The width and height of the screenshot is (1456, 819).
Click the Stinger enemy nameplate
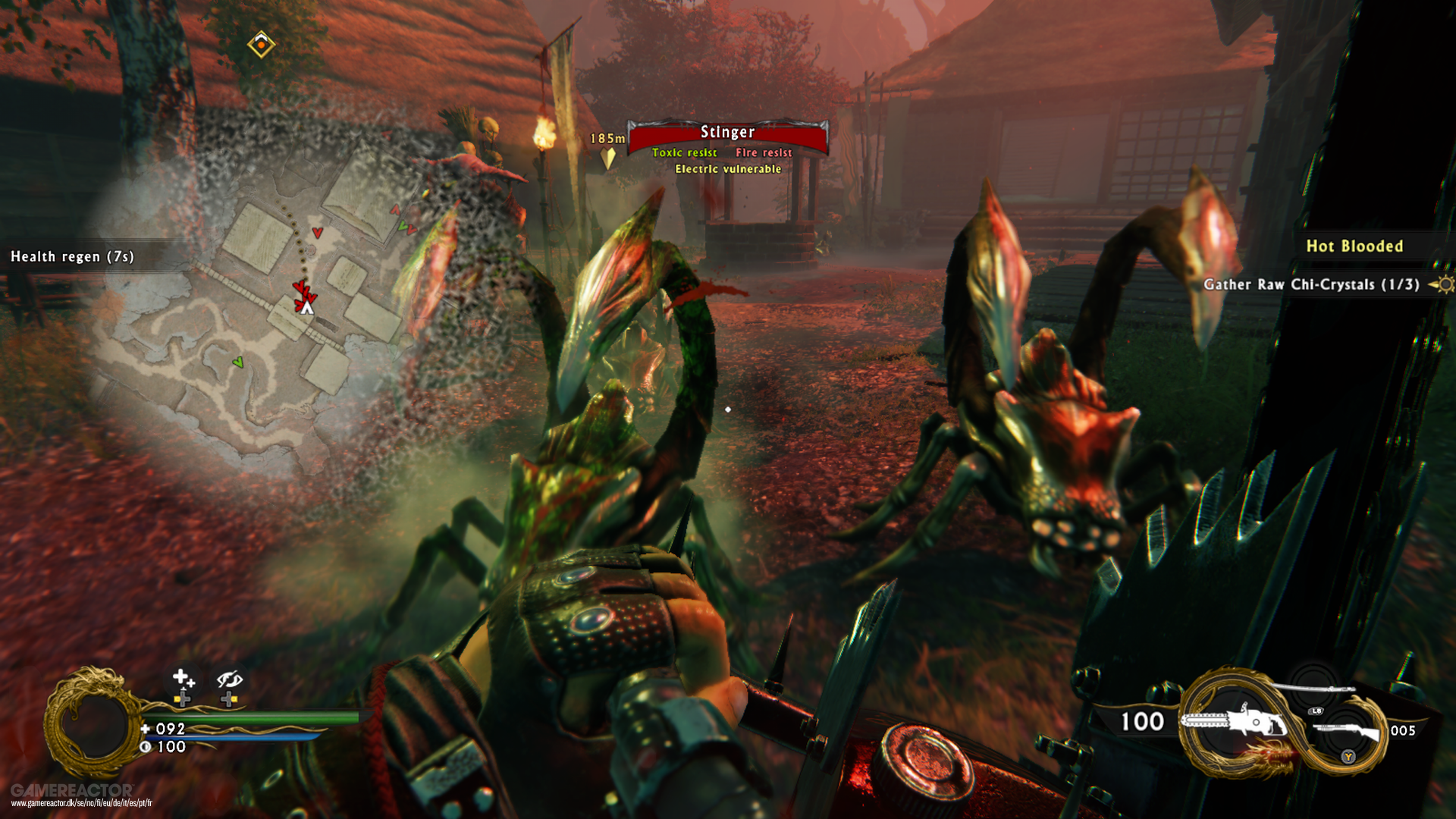click(727, 133)
